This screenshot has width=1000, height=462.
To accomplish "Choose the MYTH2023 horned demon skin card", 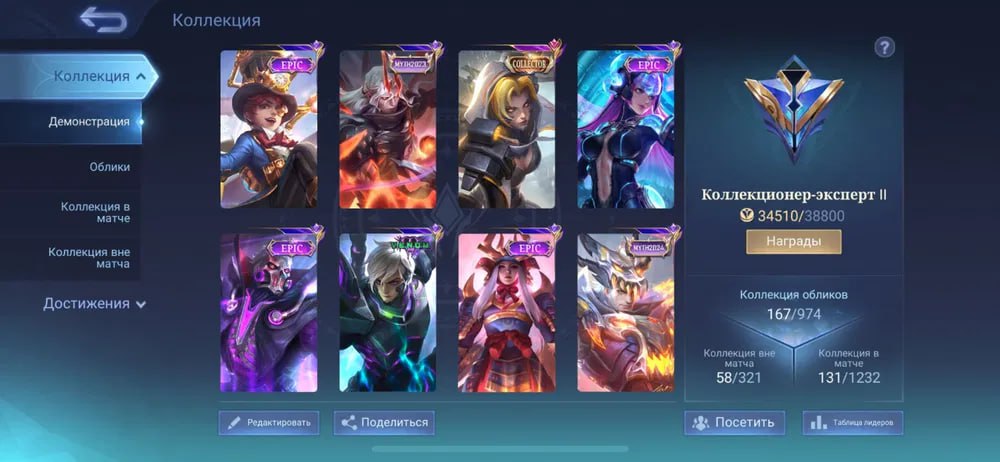I will pos(388,129).
